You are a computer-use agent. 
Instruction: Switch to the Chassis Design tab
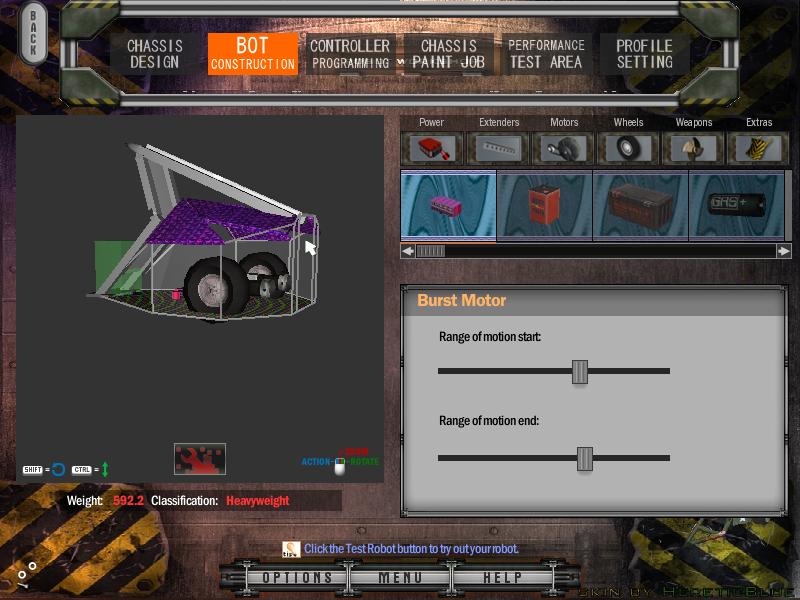pyautogui.click(x=154, y=54)
